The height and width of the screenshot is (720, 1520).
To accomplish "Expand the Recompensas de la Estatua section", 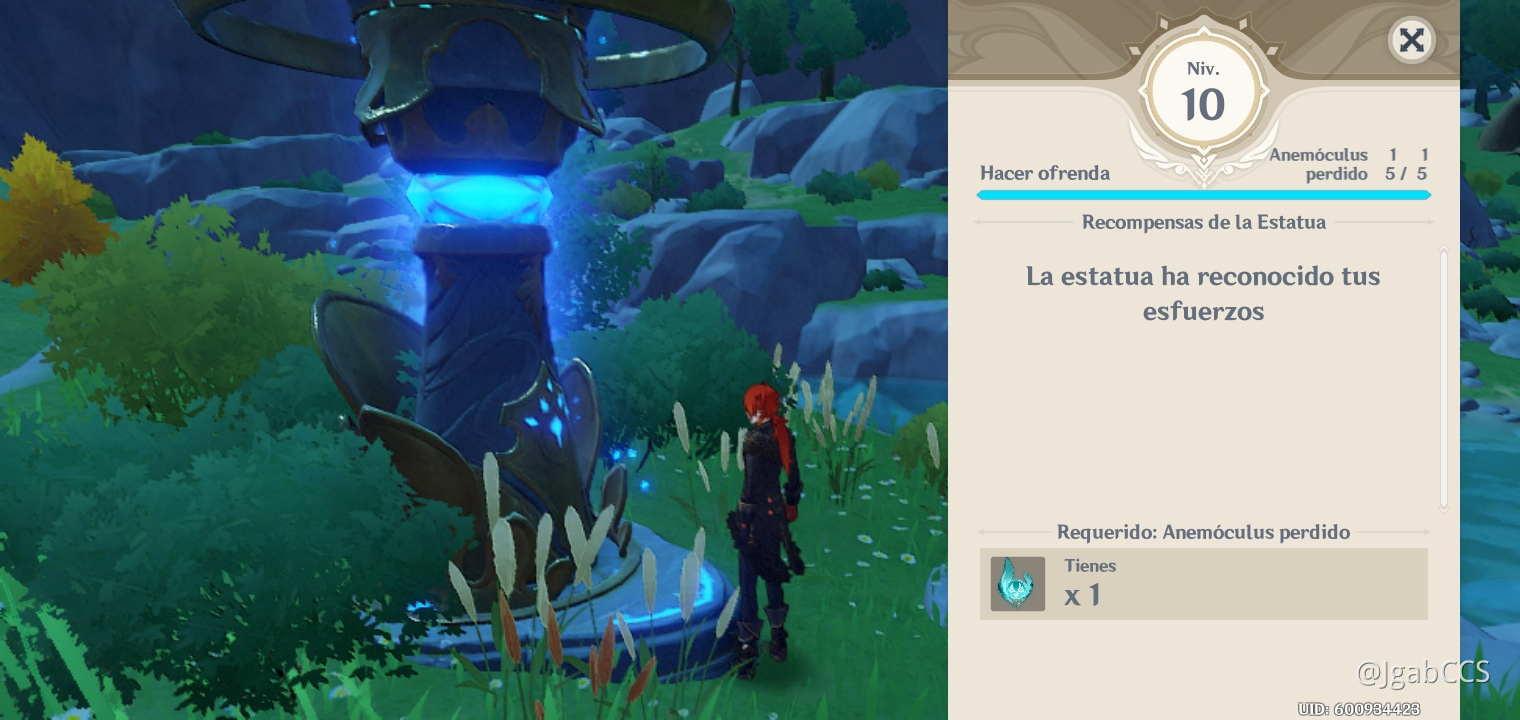I will (x=1204, y=222).
